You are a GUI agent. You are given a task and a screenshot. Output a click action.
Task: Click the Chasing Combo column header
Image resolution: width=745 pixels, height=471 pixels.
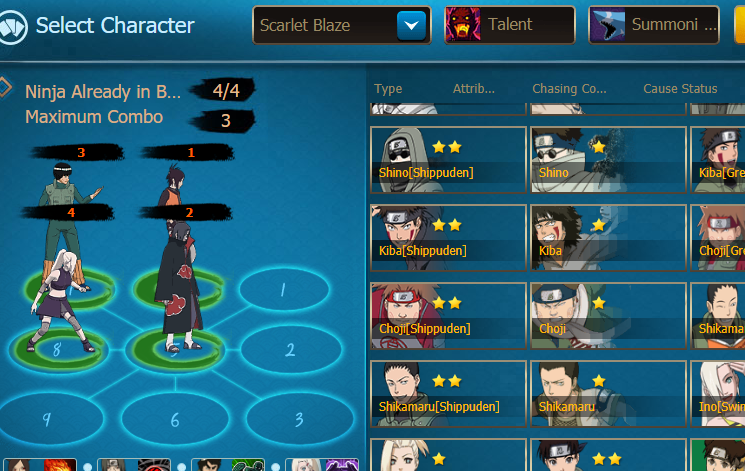569,89
